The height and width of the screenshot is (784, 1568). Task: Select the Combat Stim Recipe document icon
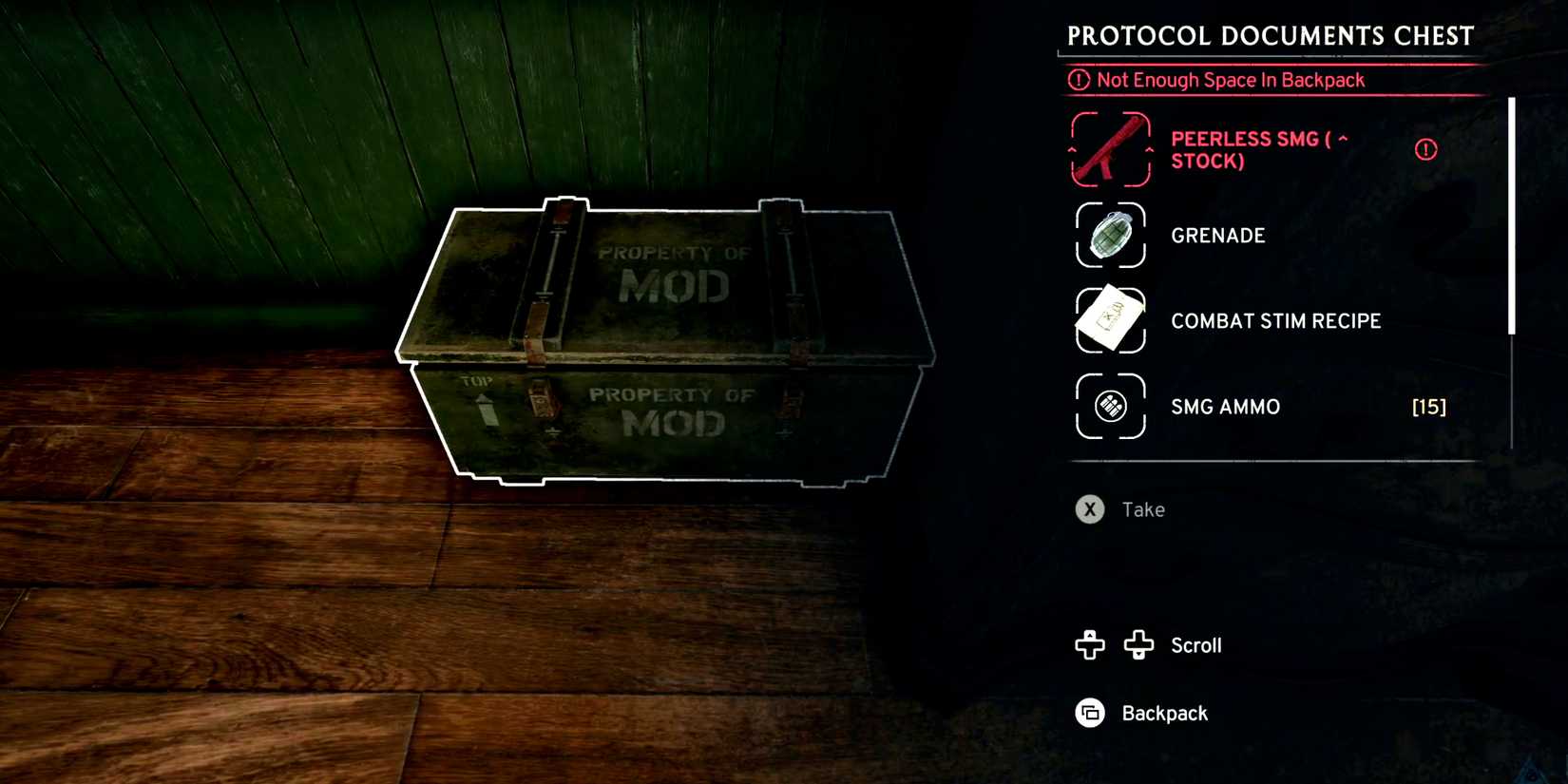pyautogui.click(x=1109, y=320)
